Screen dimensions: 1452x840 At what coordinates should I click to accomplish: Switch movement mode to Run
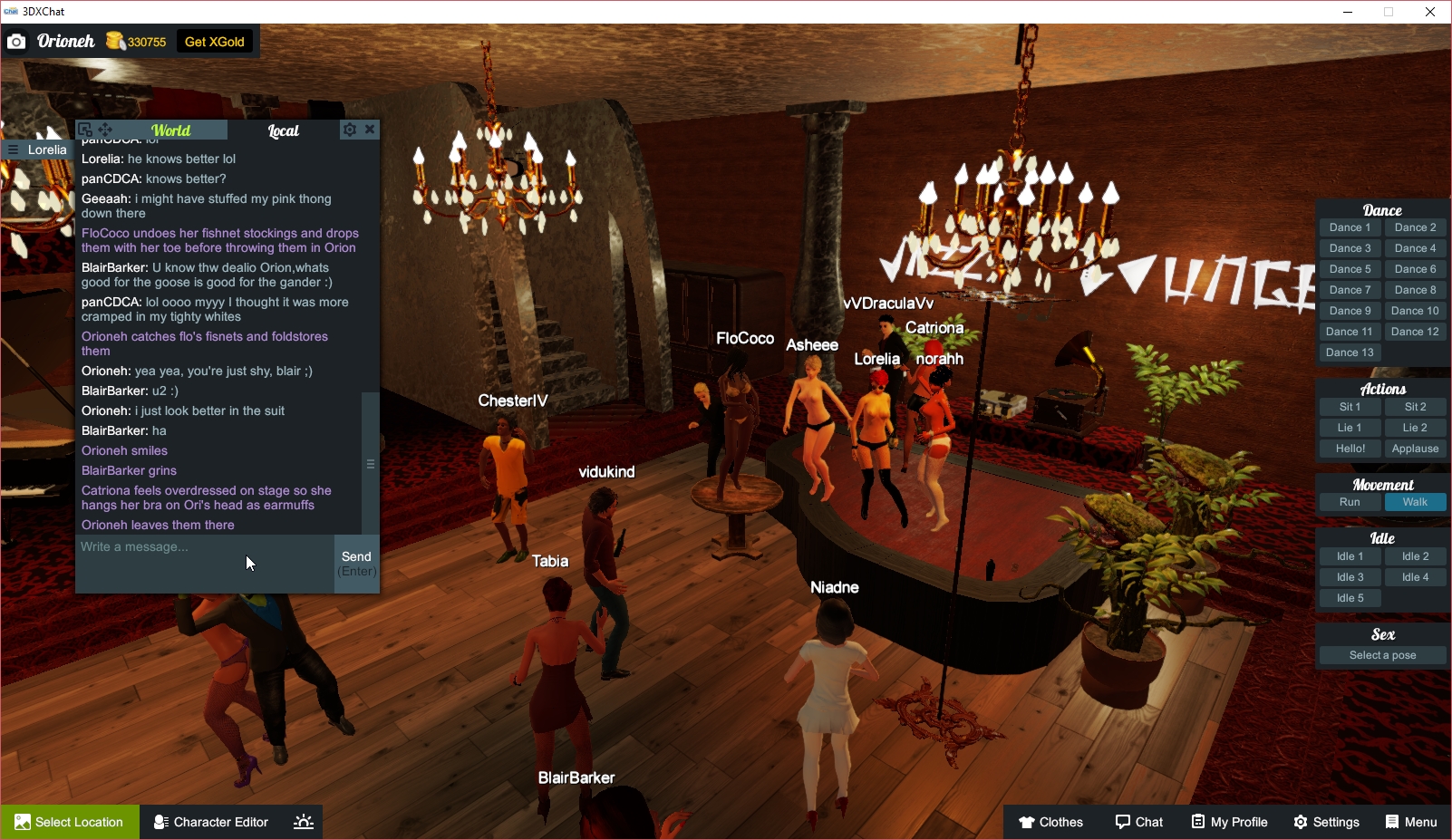pyautogui.click(x=1350, y=501)
